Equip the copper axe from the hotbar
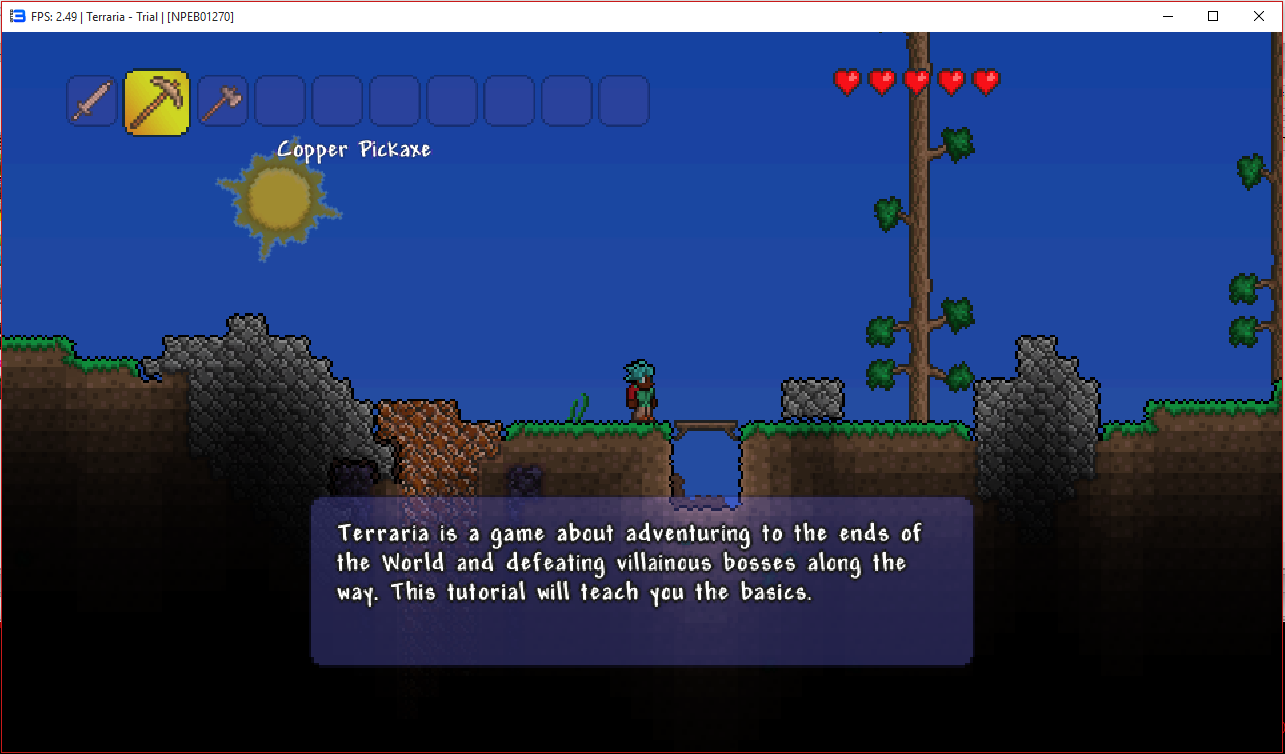 point(222,101)
